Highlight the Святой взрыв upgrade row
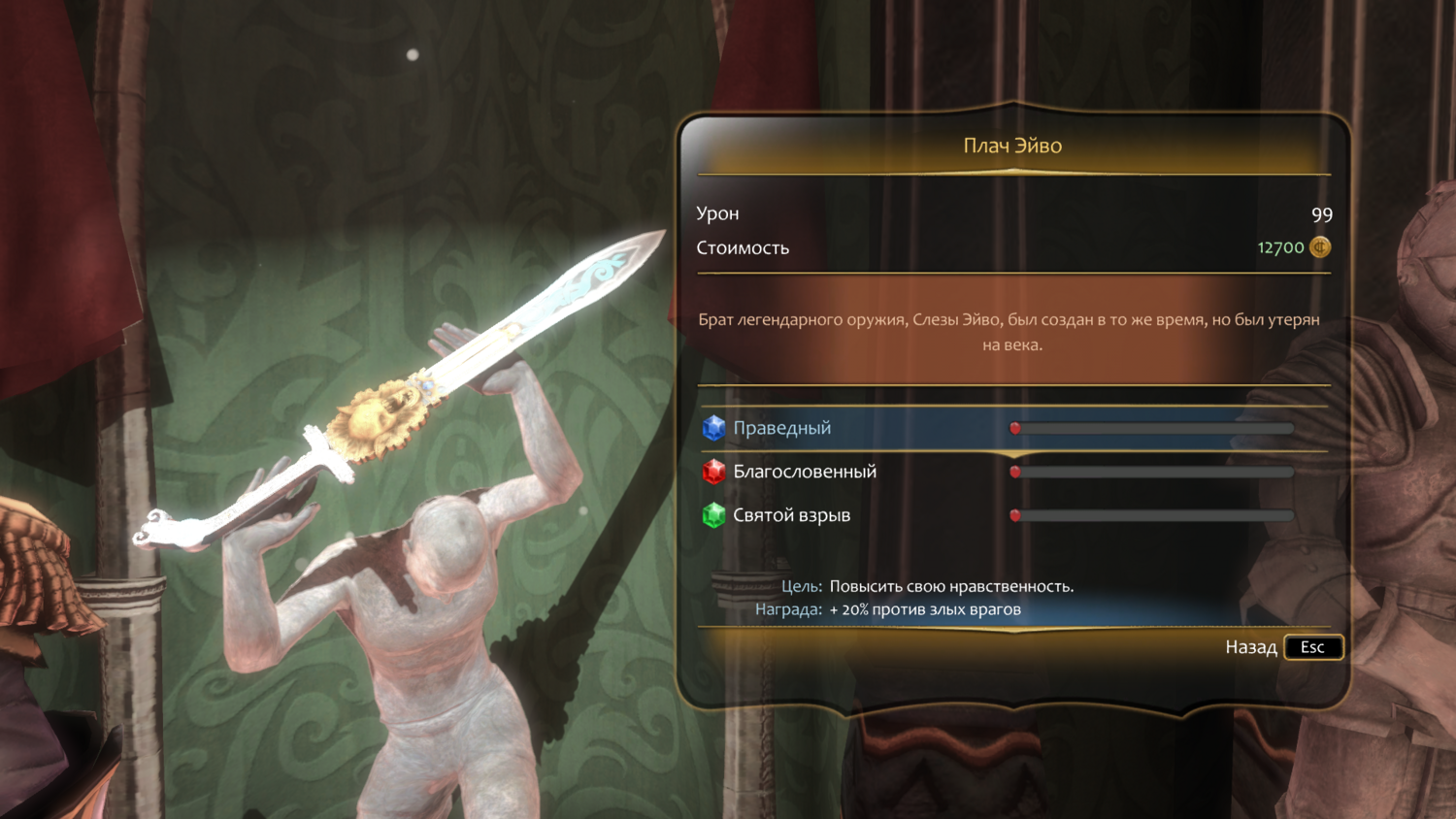The image size is (1456, 819). coord(791,515)
